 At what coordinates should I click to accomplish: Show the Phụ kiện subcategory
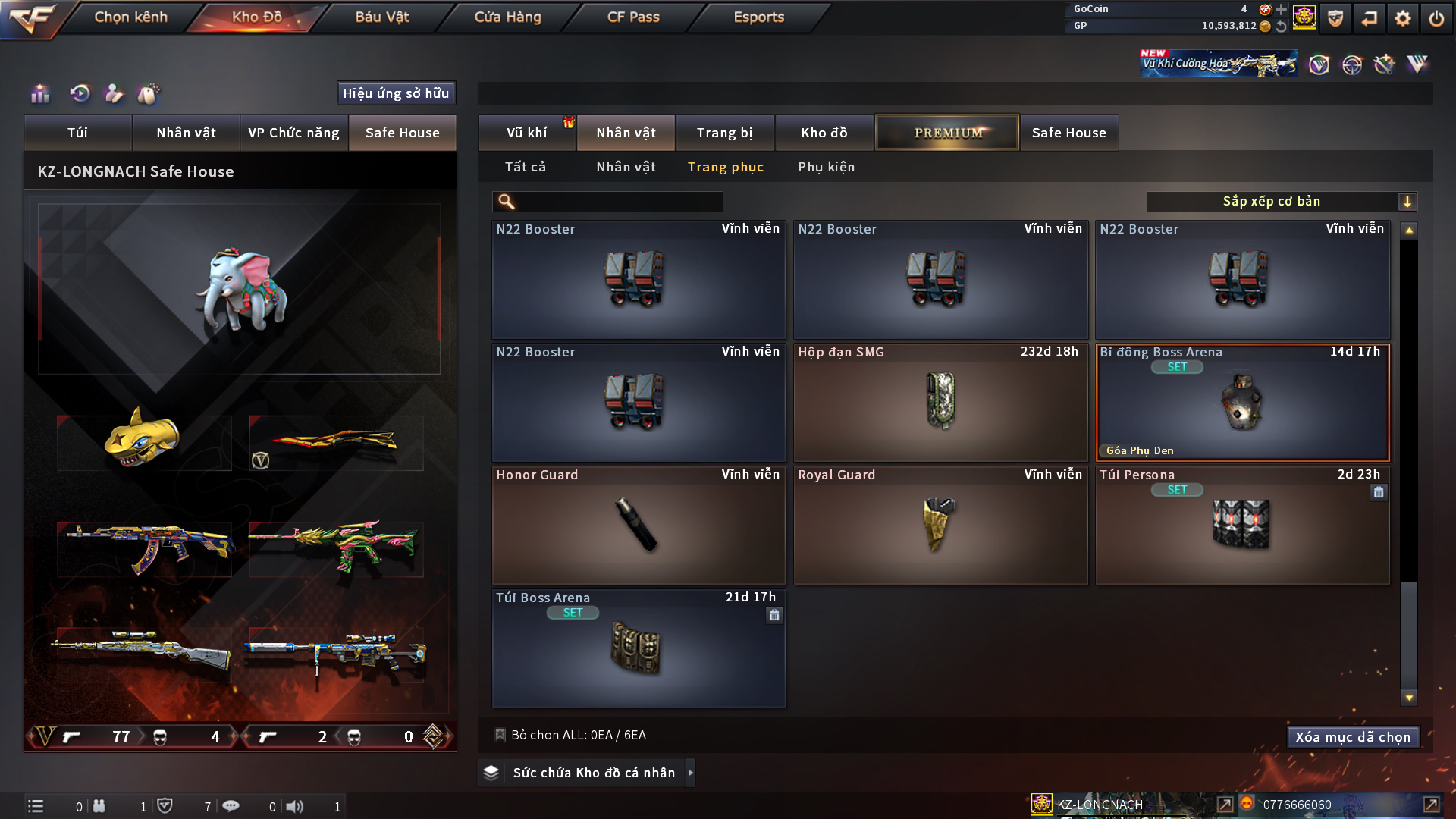click(x=826, y=167)
